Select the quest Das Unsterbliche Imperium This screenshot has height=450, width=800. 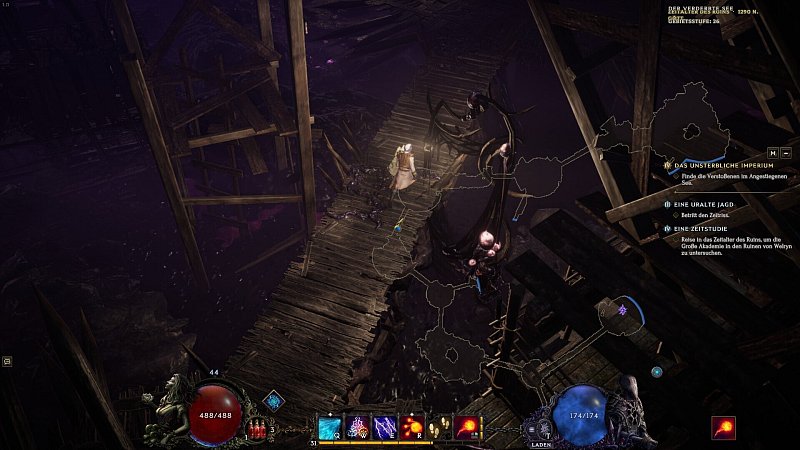[x=710, y=165]
